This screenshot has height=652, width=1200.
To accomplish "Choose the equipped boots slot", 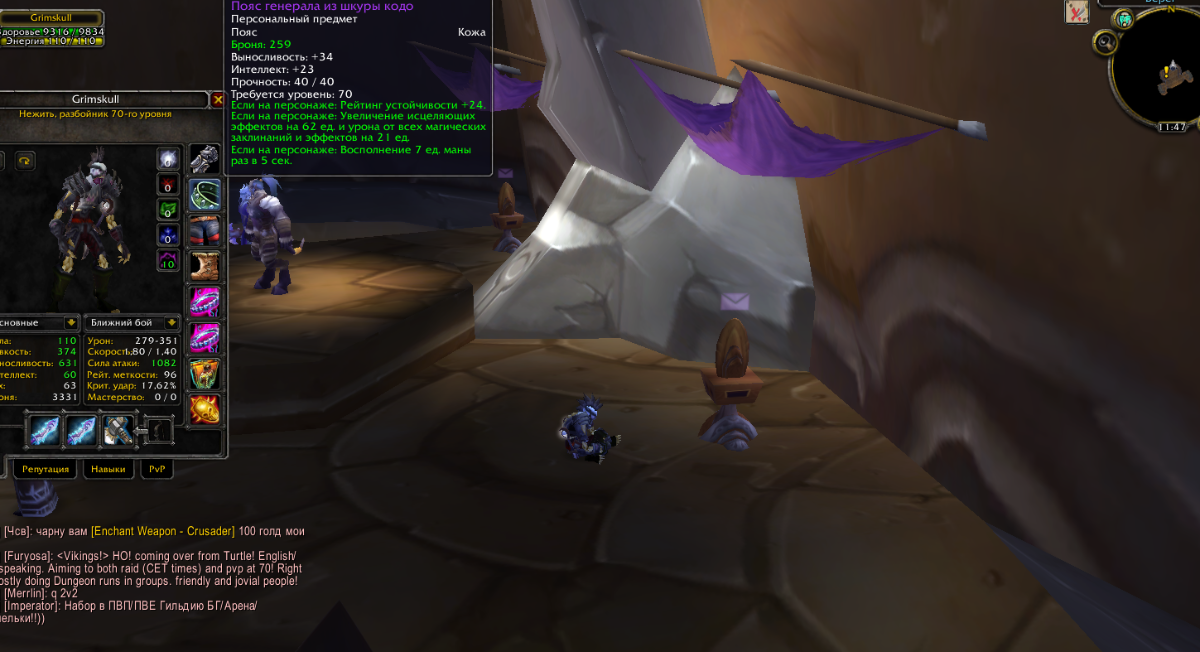I will pyautogui.click(x=204, y=266).
